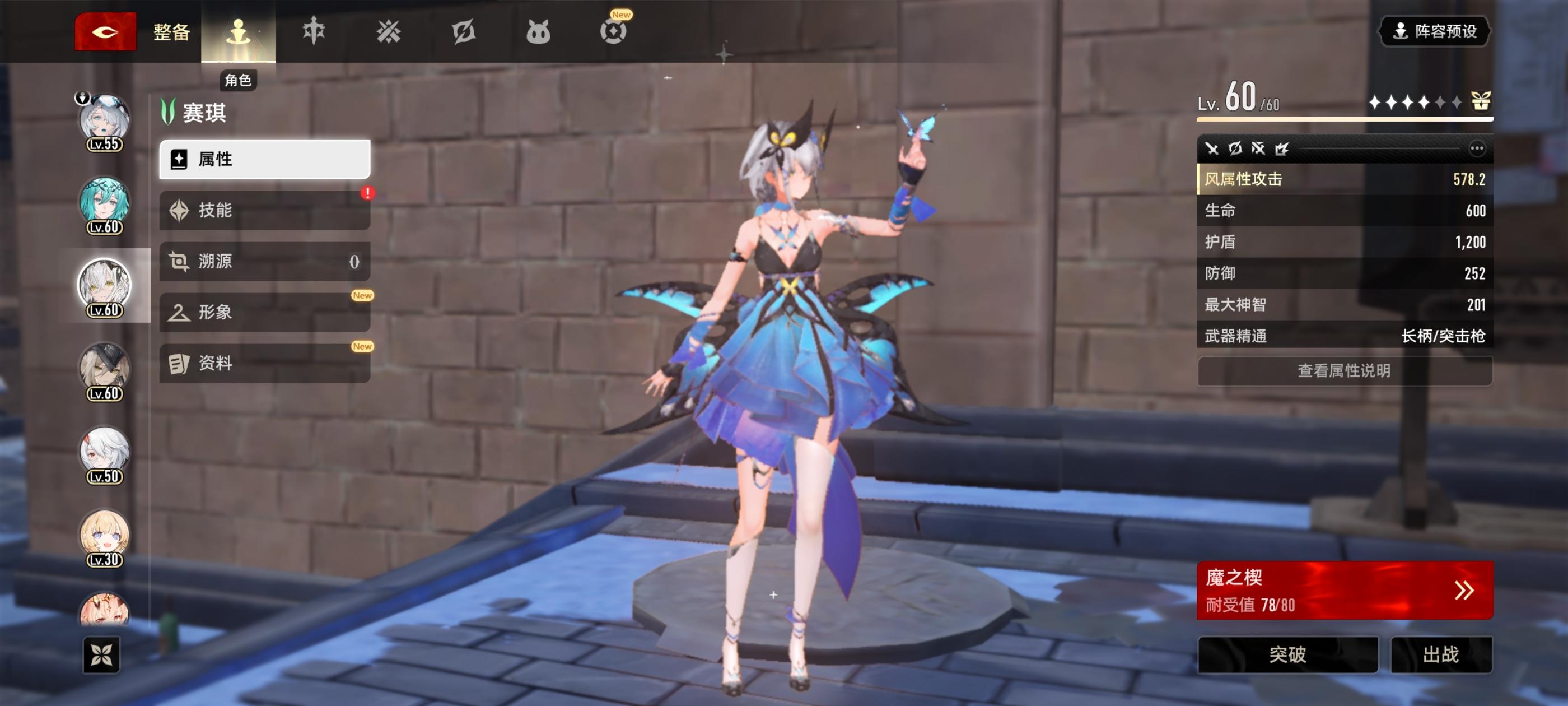
Task: Open the 溯源 menu entry
Action: pyautogui.click(x=264, y=262)
